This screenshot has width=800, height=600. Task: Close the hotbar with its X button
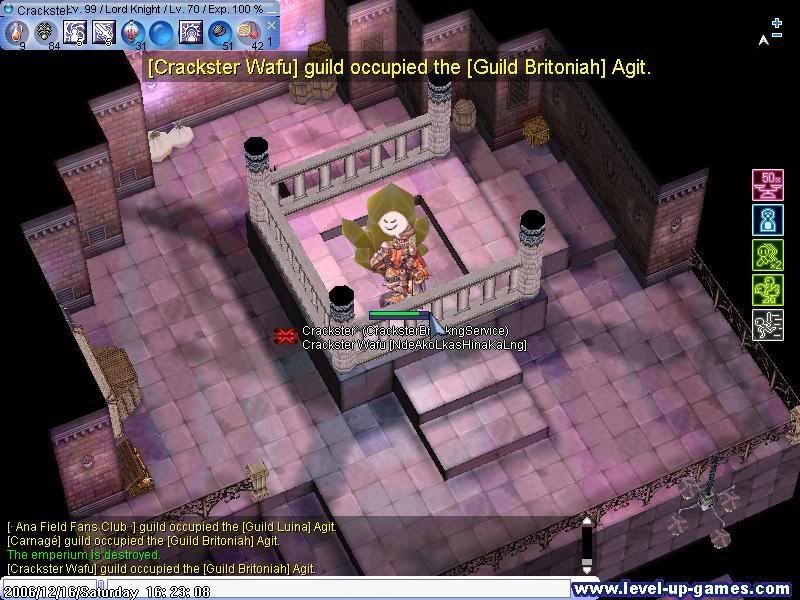[271, 25]
